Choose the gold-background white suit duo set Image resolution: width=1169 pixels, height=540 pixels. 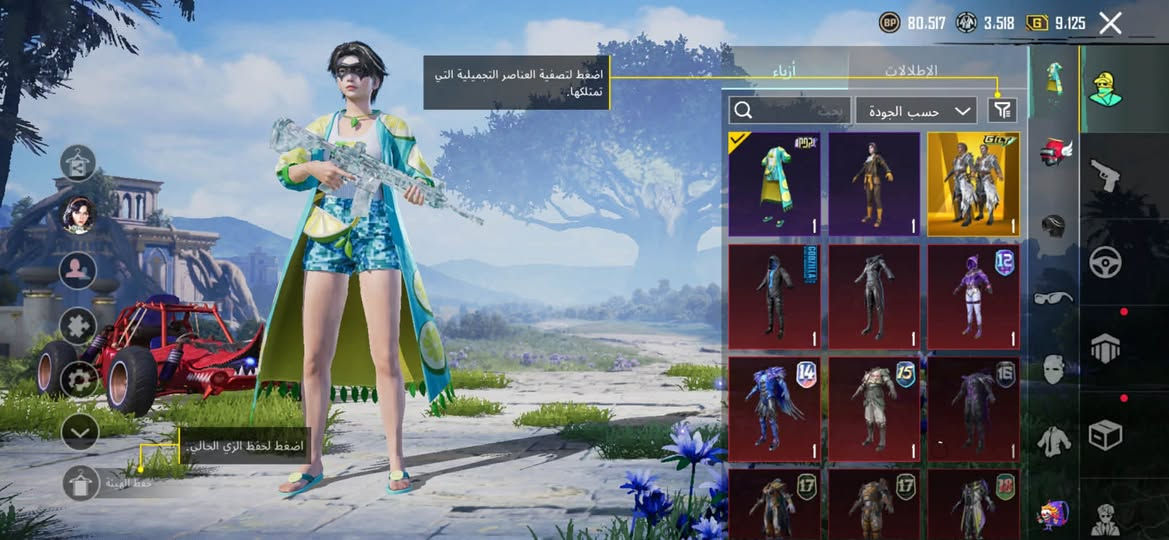(x=973, y=184)
